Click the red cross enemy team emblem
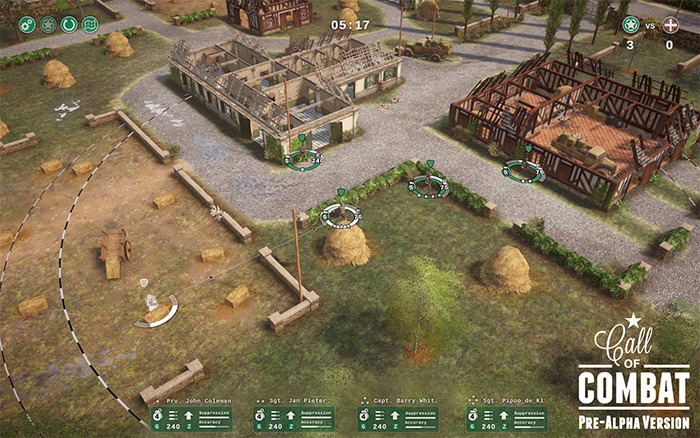The image size is (700, 438). tap(670, 24)
